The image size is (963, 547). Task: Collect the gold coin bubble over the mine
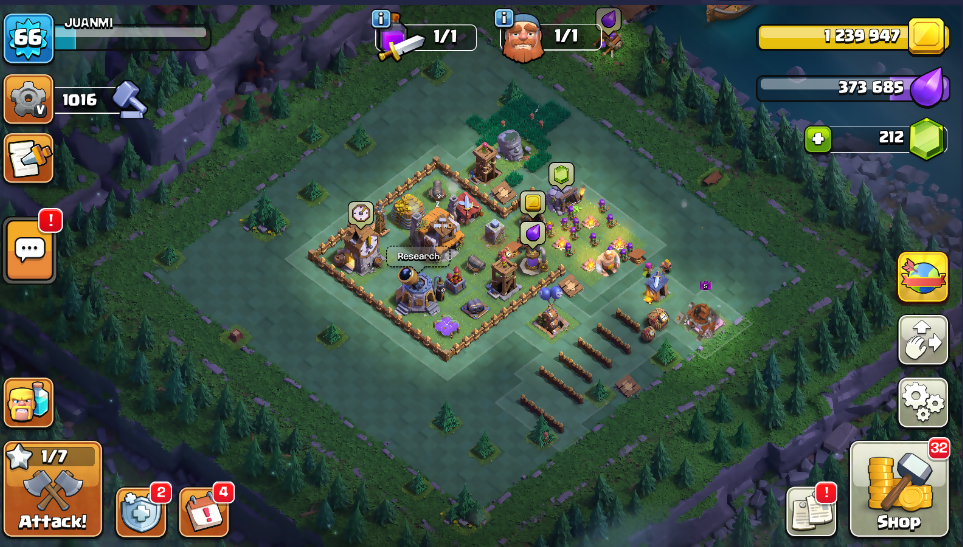tap(533, 203)
